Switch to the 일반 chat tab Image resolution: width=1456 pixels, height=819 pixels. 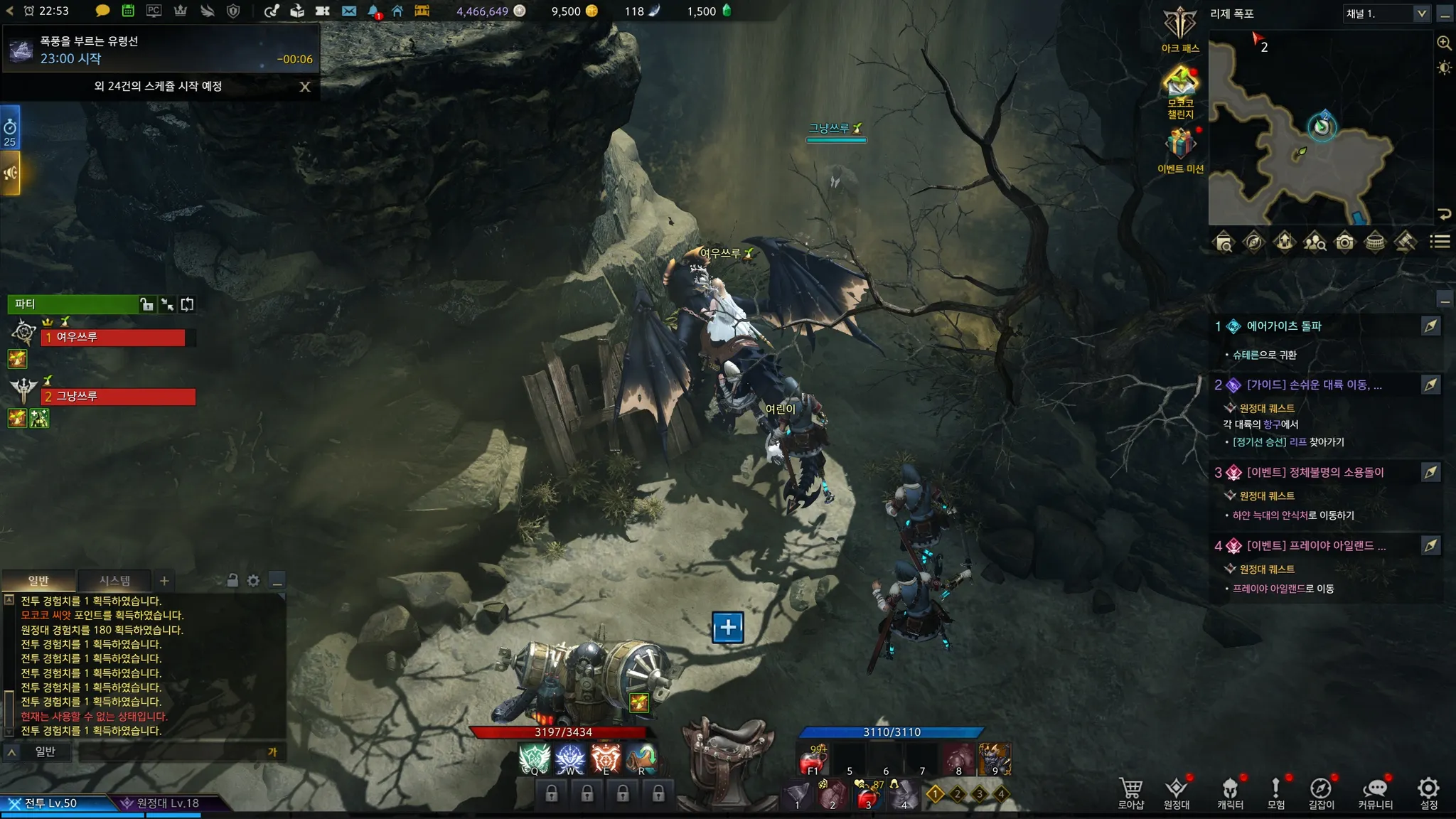click(x=38, y=581)
